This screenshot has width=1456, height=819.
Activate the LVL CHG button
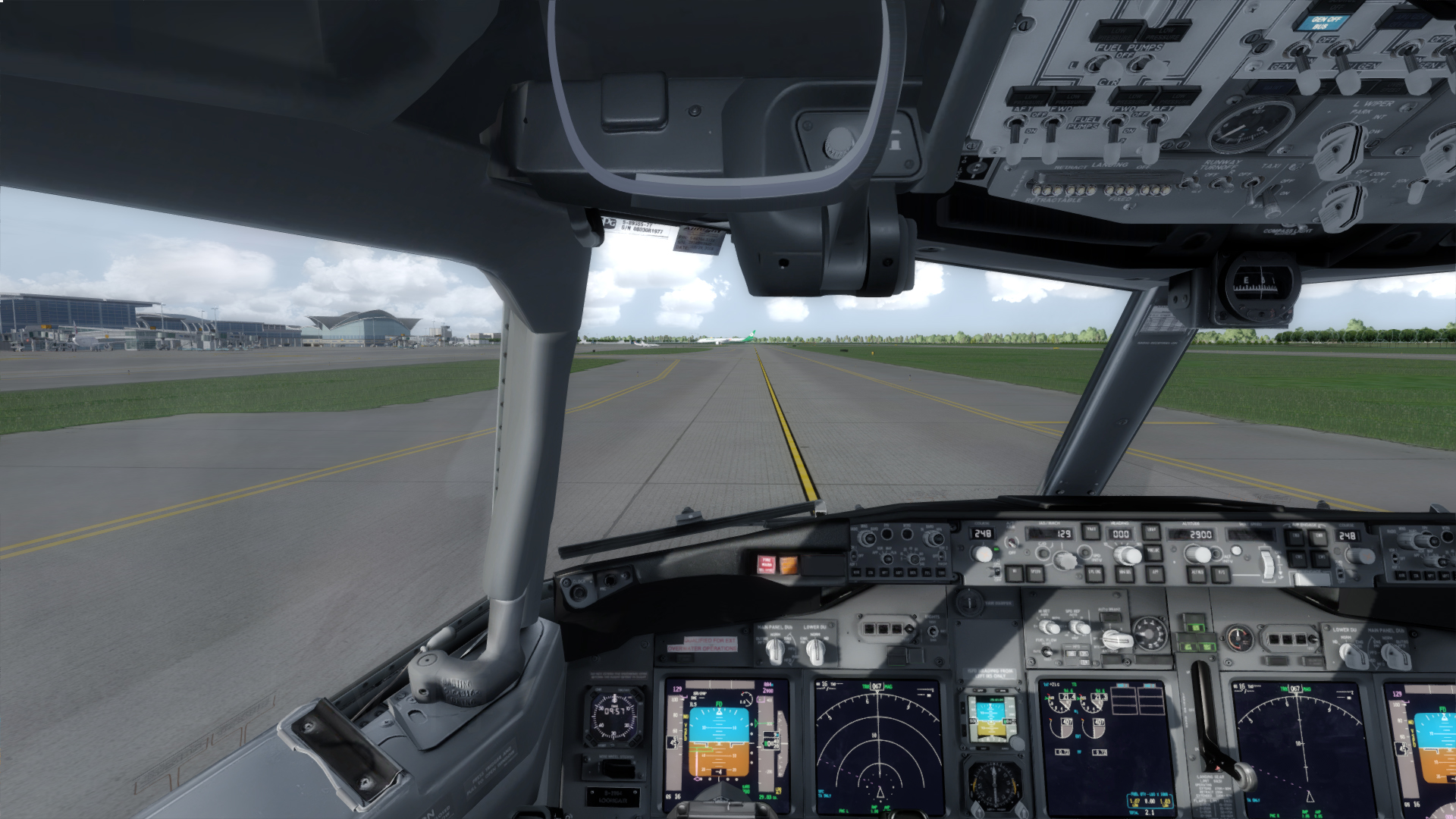point(1094,573)
